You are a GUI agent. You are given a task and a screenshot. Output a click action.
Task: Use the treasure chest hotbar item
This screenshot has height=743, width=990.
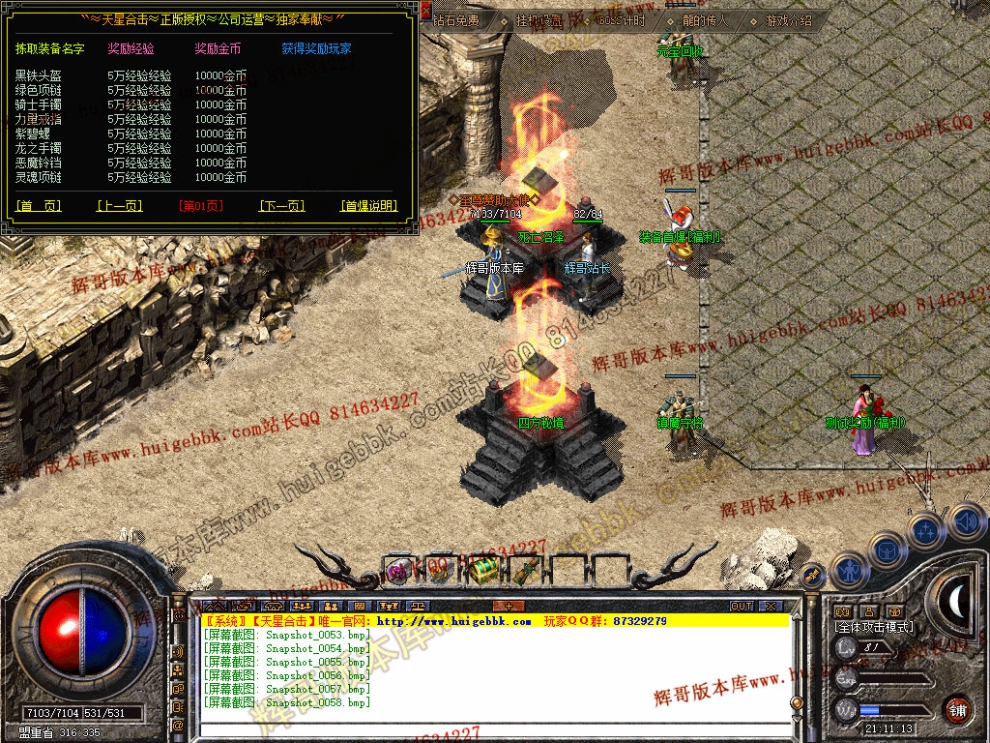[484, 570]
